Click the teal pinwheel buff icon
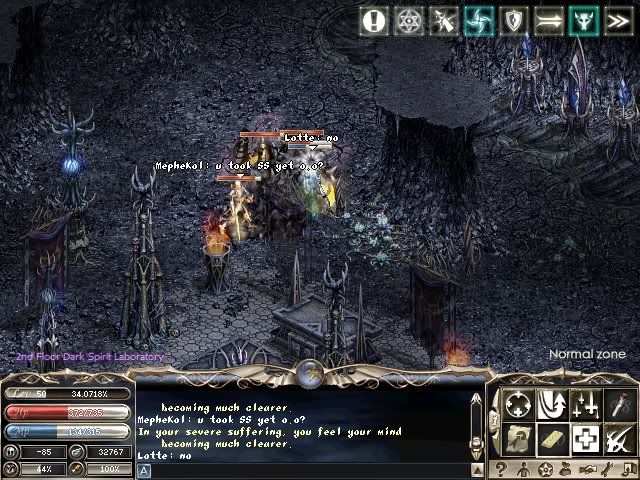 coord(477,20)
